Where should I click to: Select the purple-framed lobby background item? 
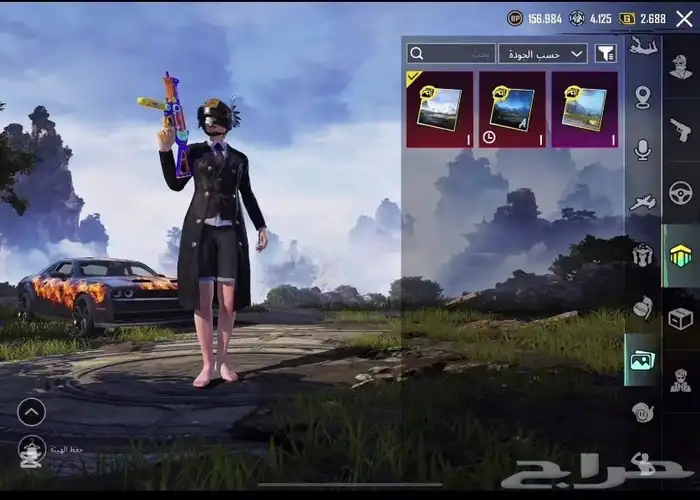pyautogui.click(x=584, y=109)
